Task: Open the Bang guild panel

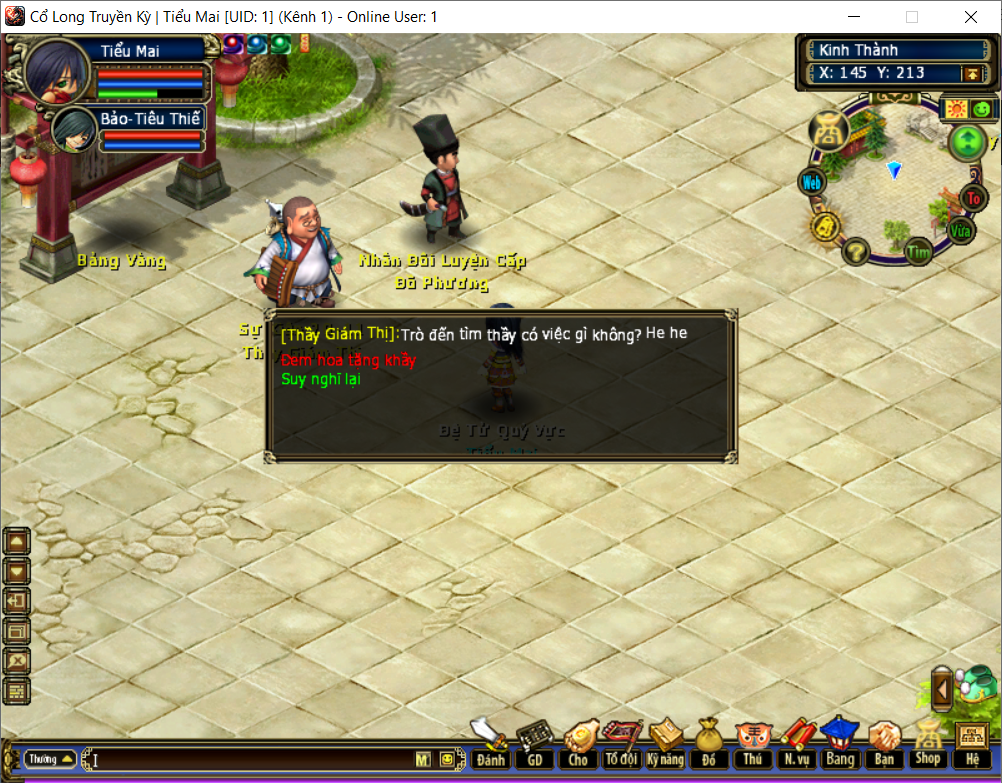Action: pos(839,745)
